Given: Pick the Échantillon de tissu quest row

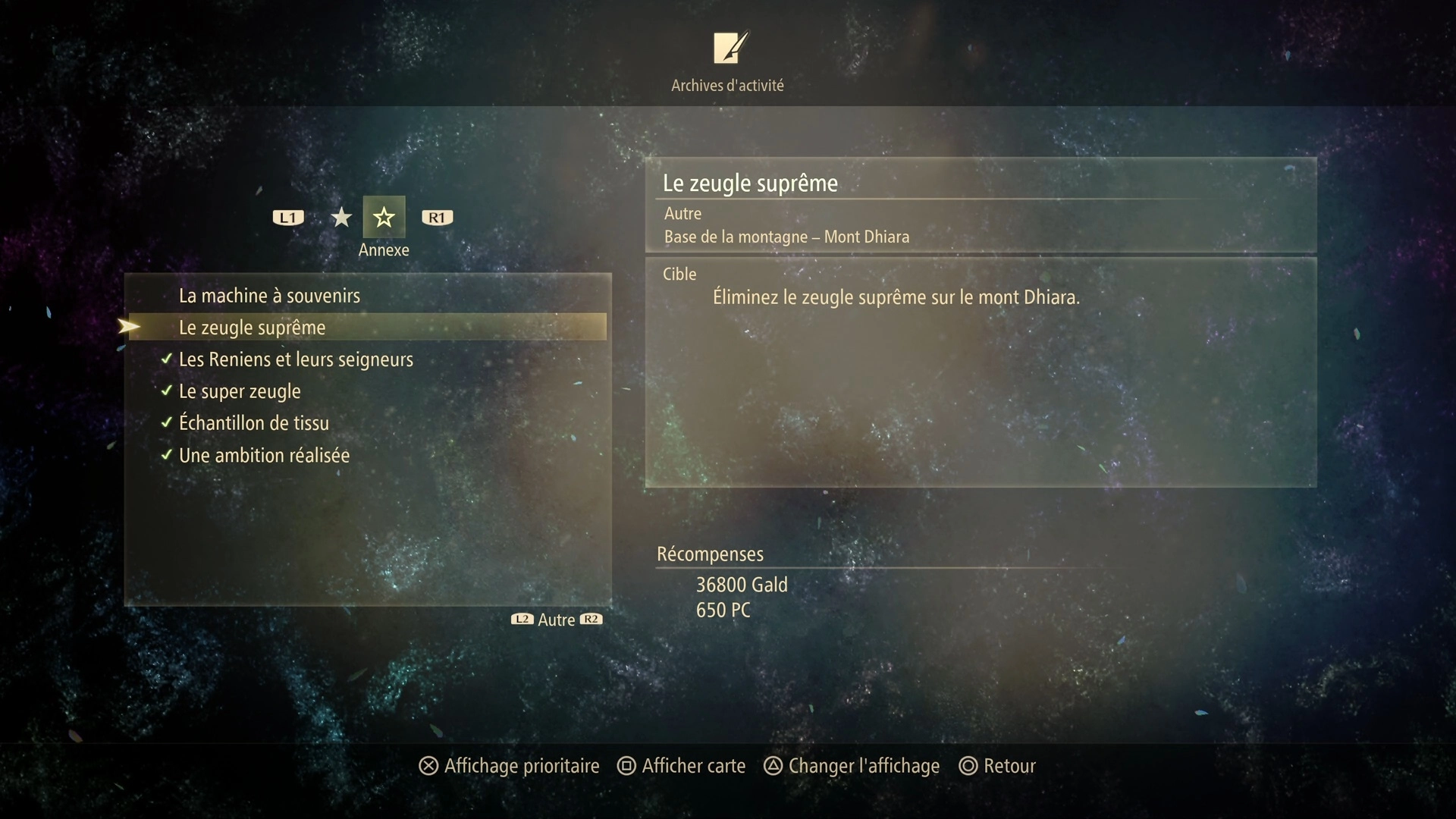Looking at the screenshot, I should tap(254, 423).
